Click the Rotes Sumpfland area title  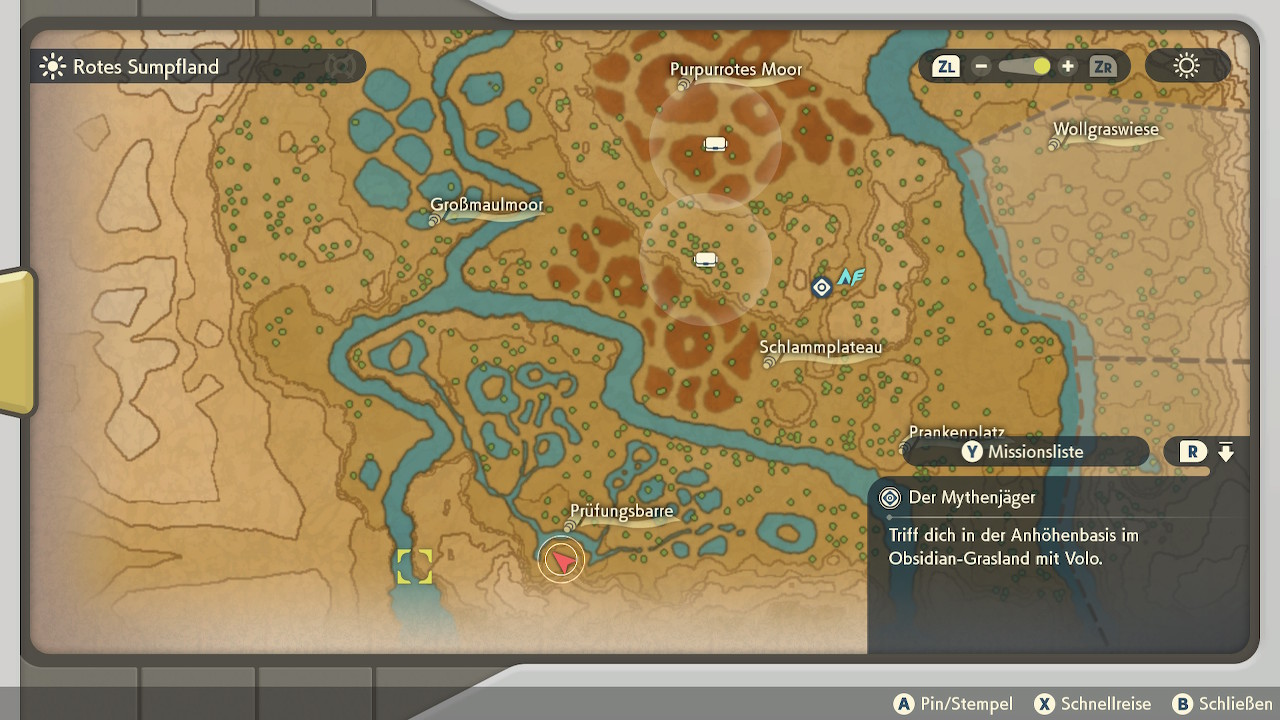coord(145,67)
